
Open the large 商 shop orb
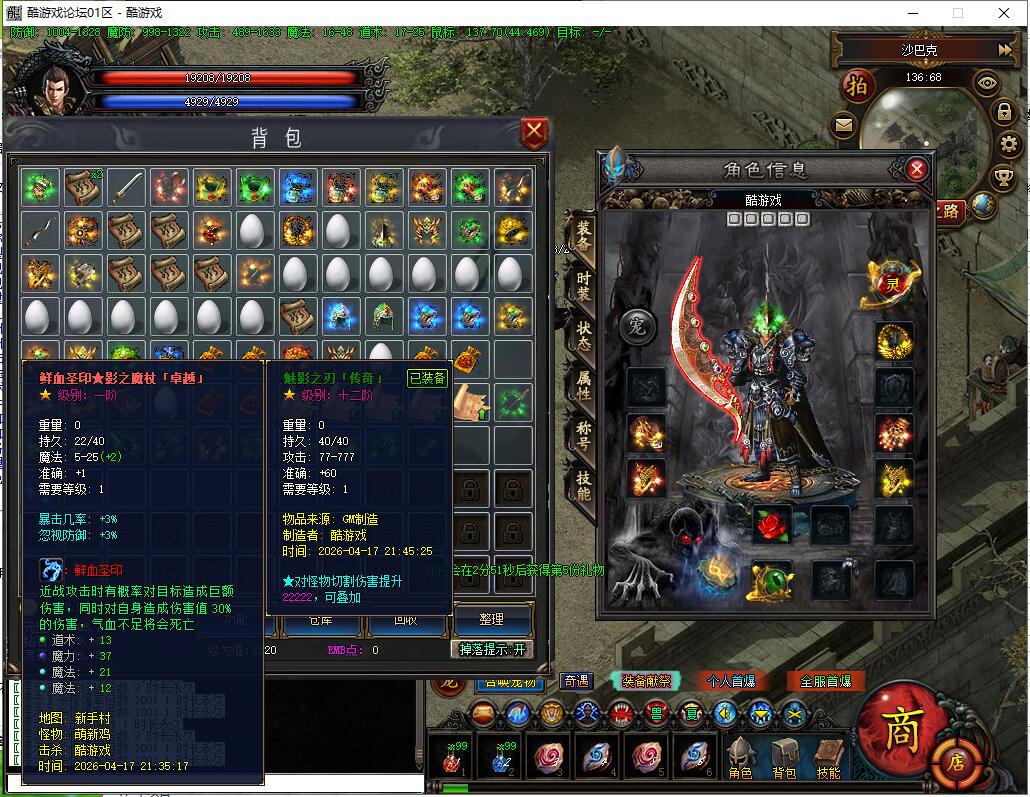coord(902,730)
